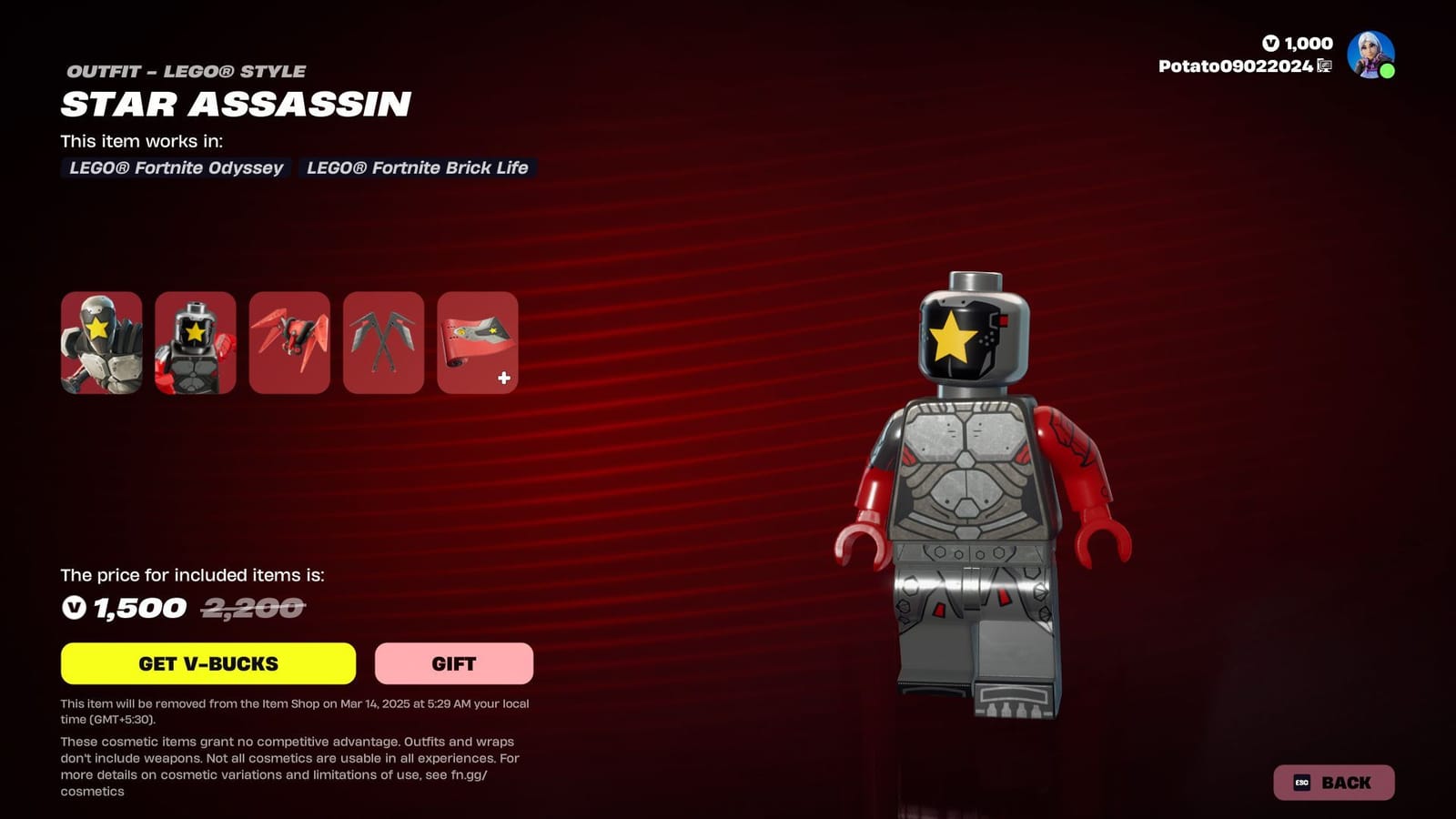Select the LEGO Fortnite Brick Life tag
This screenshot has height=819, width=1456.
(417, 167)
